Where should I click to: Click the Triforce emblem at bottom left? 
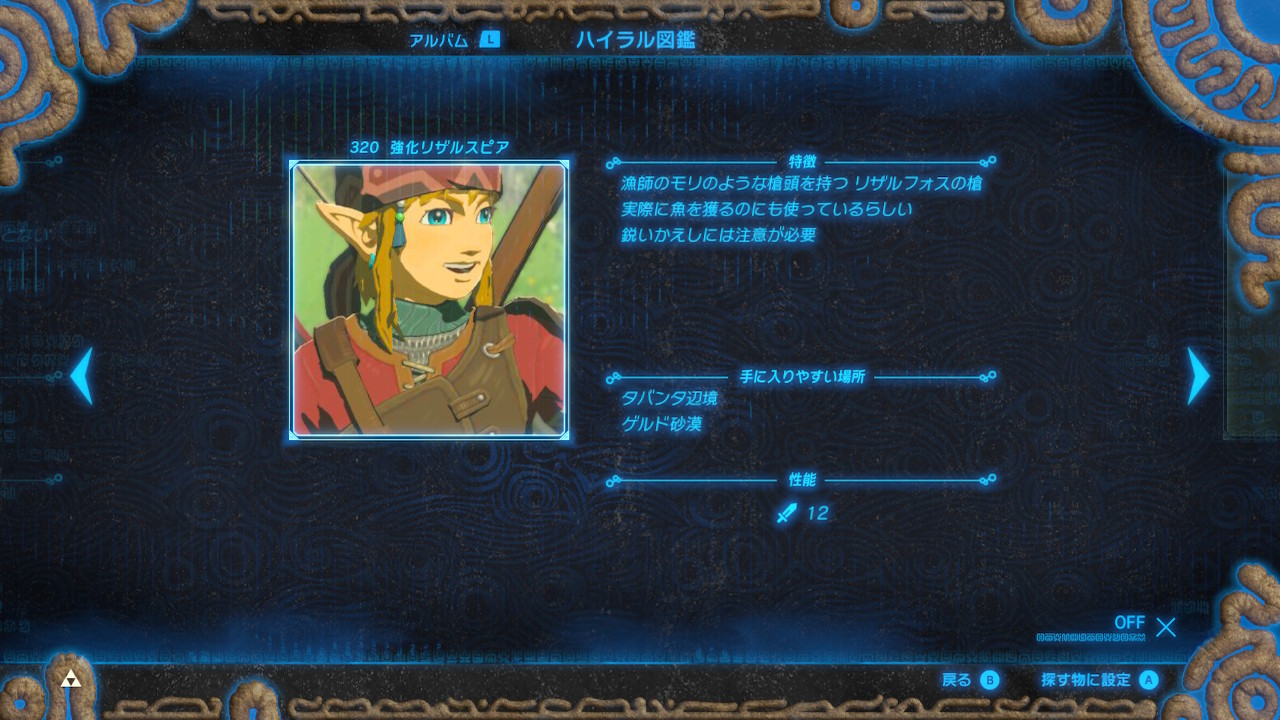[x=69, y=679]
